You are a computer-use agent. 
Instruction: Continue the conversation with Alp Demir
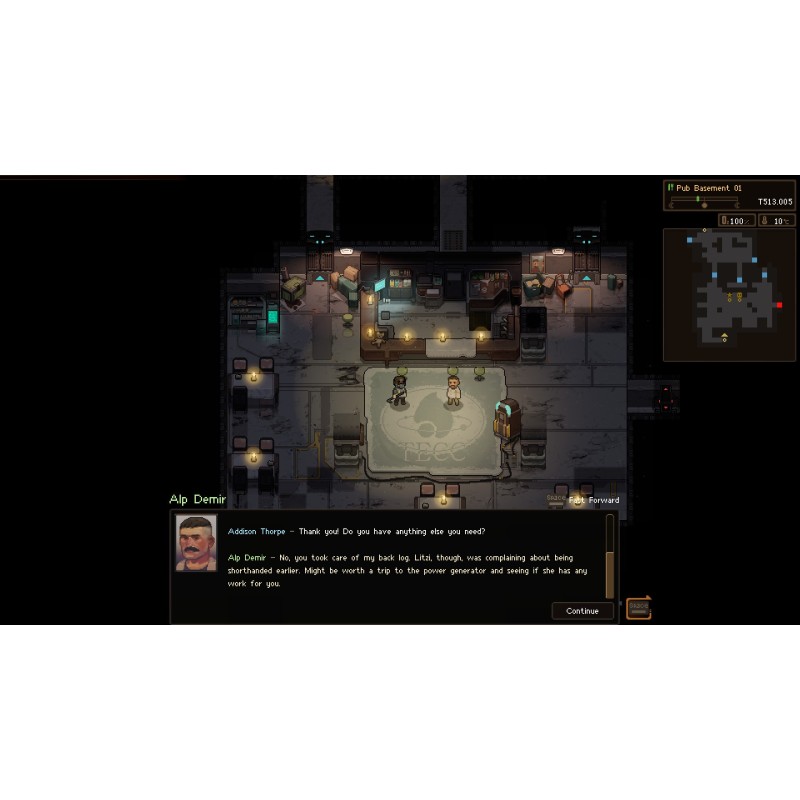pos(582,611)
